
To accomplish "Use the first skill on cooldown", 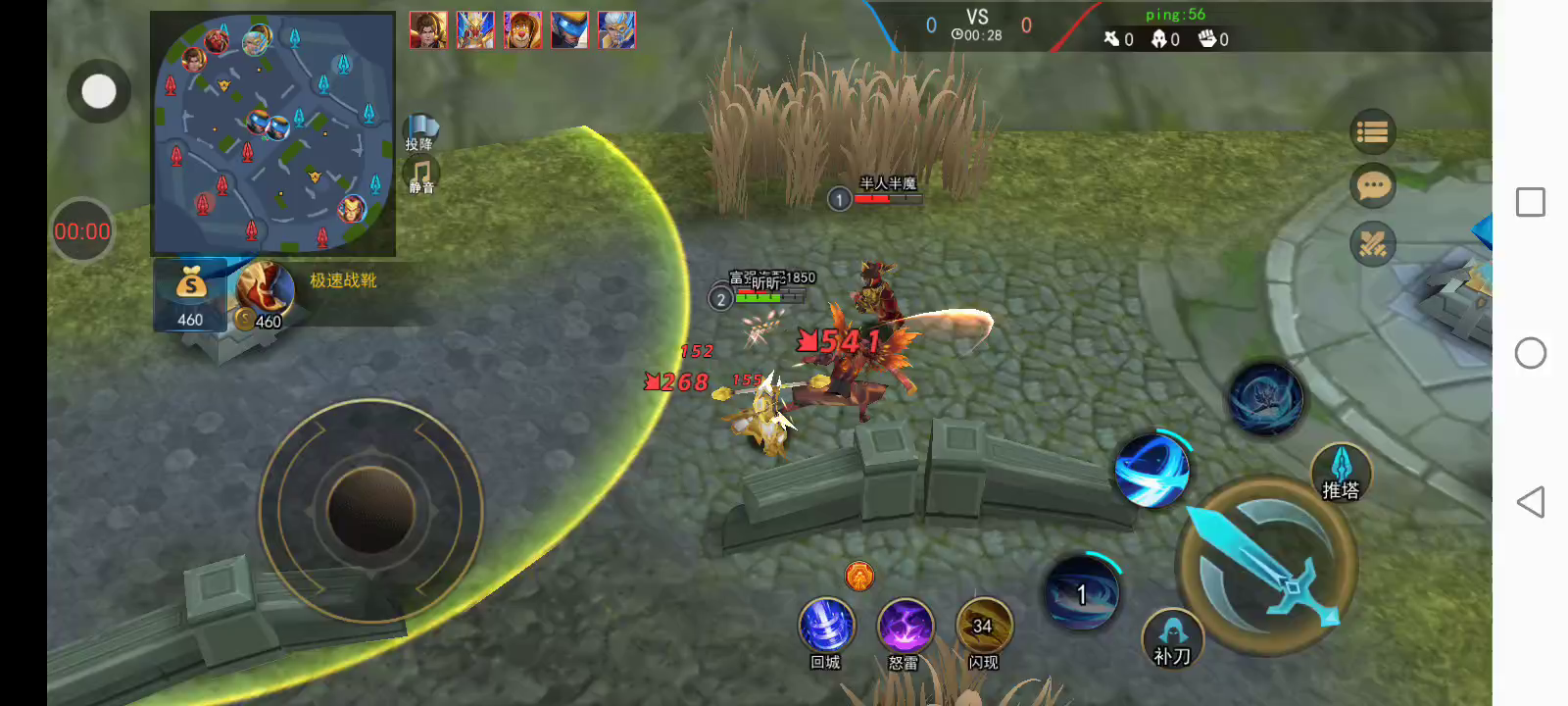I will 1082,592.
